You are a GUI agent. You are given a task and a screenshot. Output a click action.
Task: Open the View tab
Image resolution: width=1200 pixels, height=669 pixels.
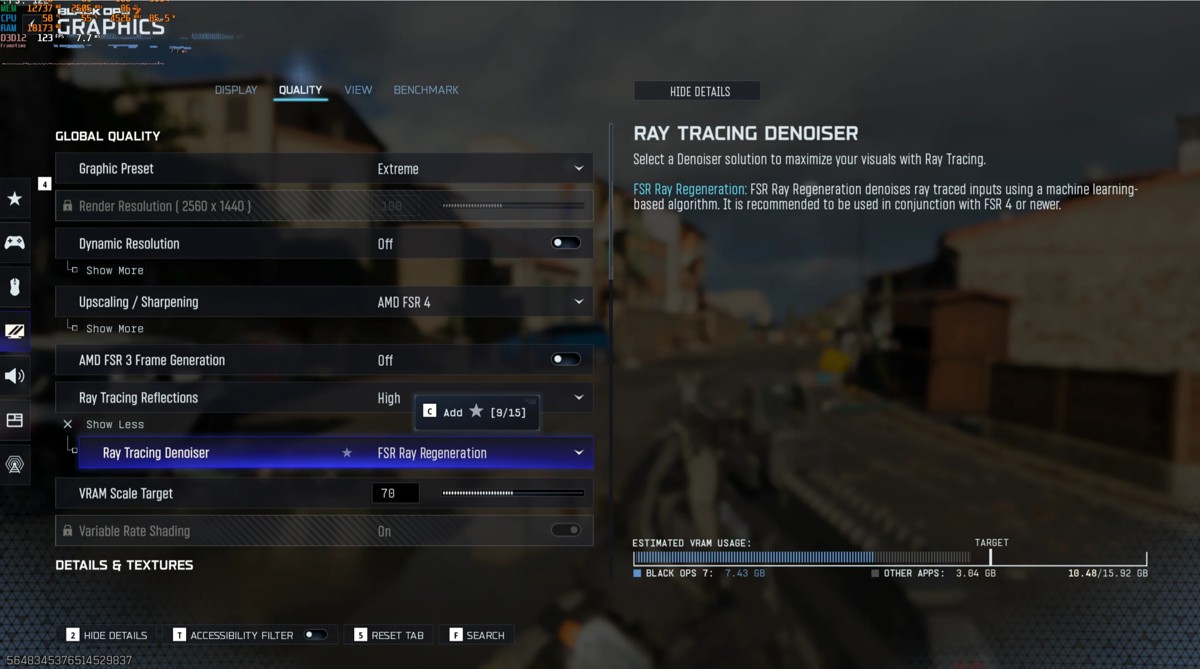tap(358, 90)
